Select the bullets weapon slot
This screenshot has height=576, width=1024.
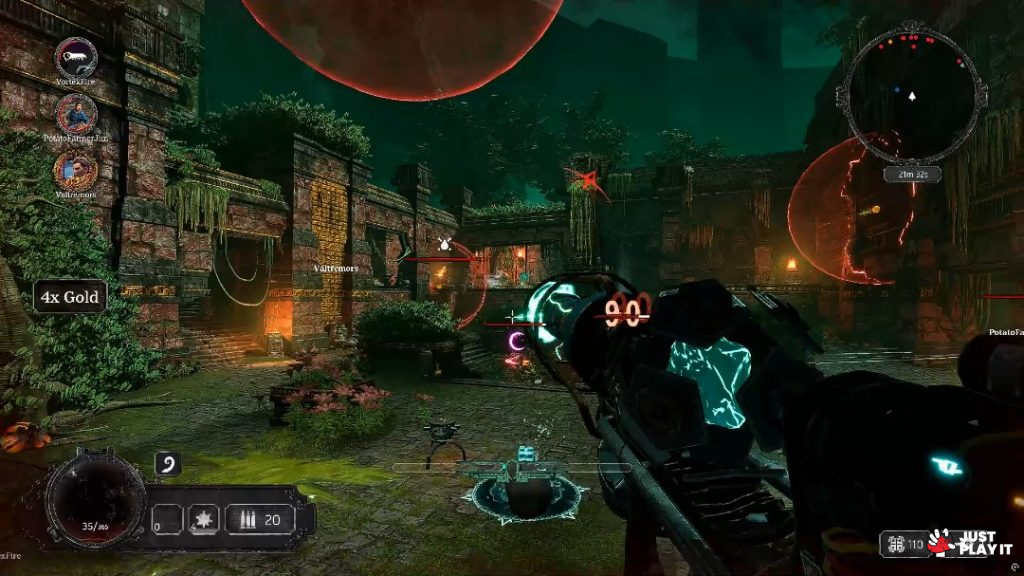point(258,520)
